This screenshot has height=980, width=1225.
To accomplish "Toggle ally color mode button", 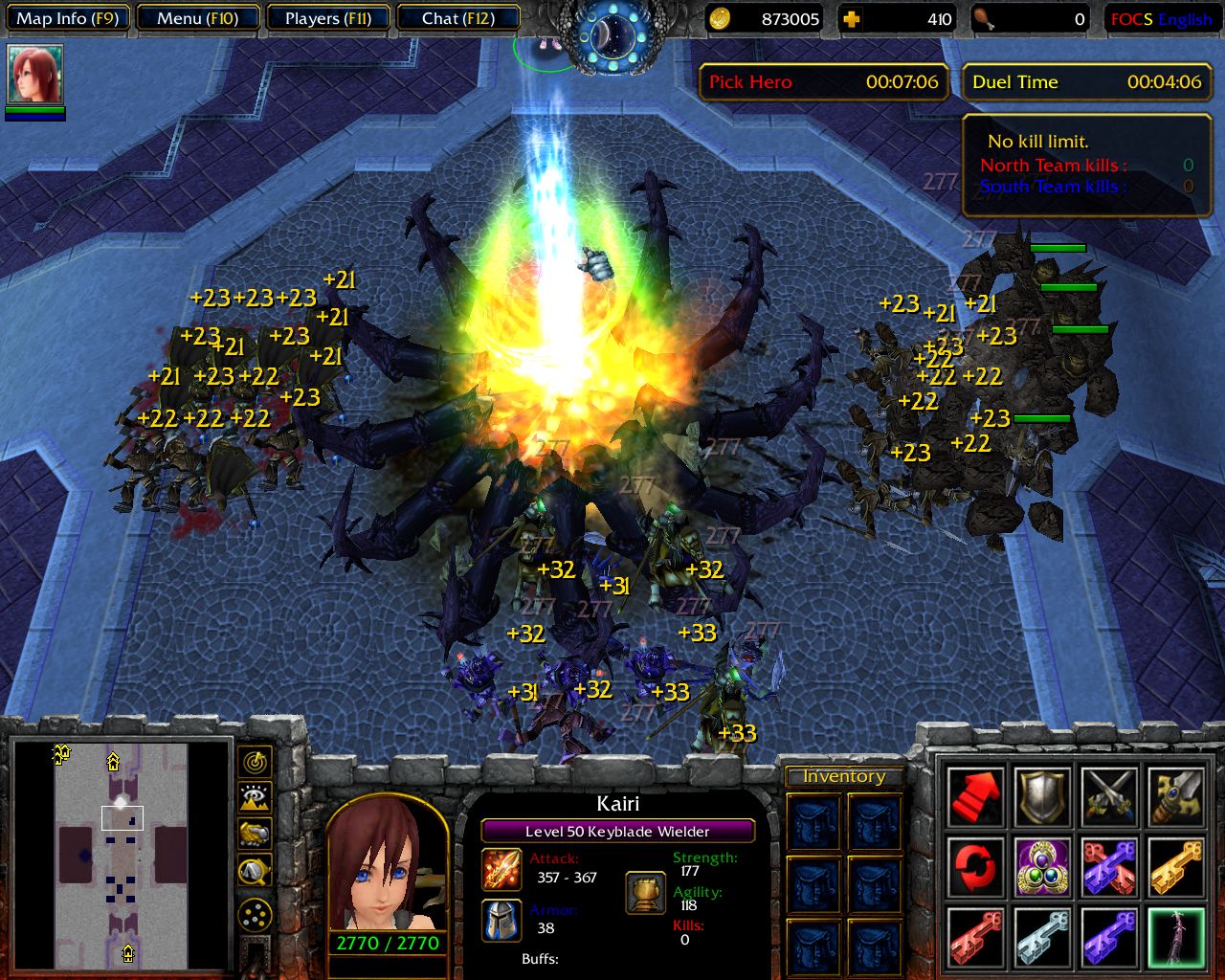I will tap(255, 835).
